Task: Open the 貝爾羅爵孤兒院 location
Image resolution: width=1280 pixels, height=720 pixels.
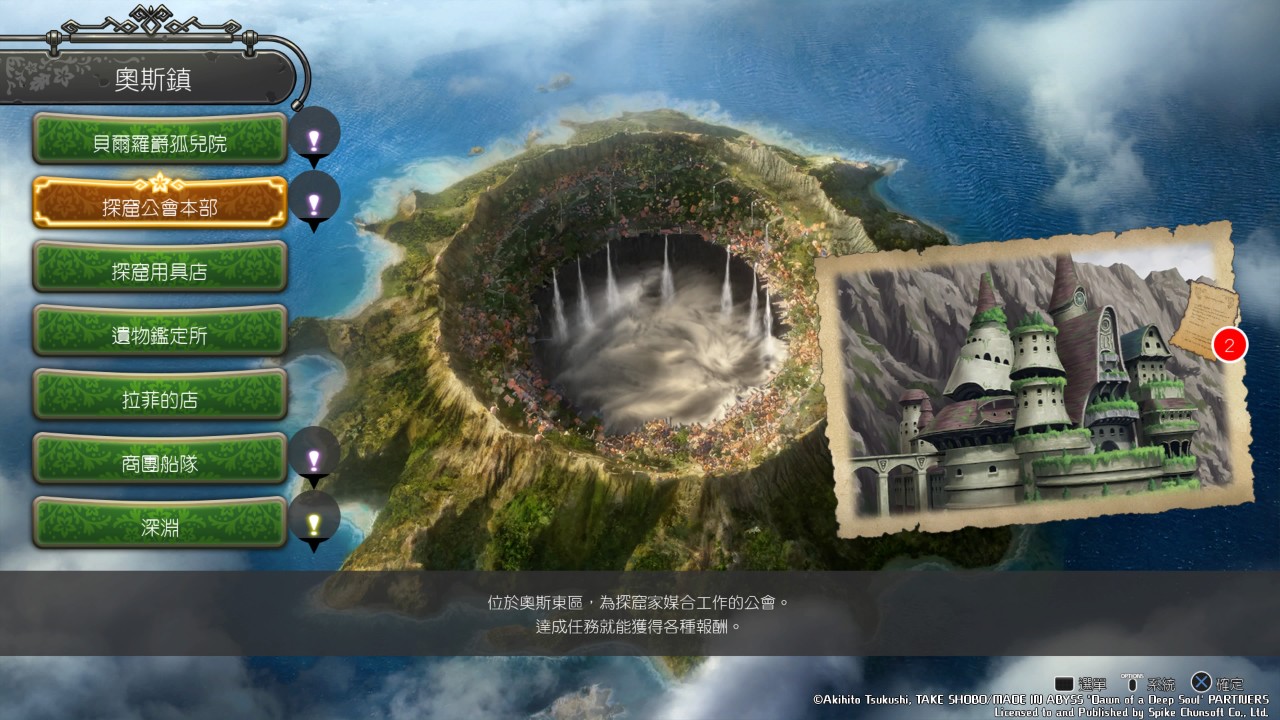Action: click(160, 140)
